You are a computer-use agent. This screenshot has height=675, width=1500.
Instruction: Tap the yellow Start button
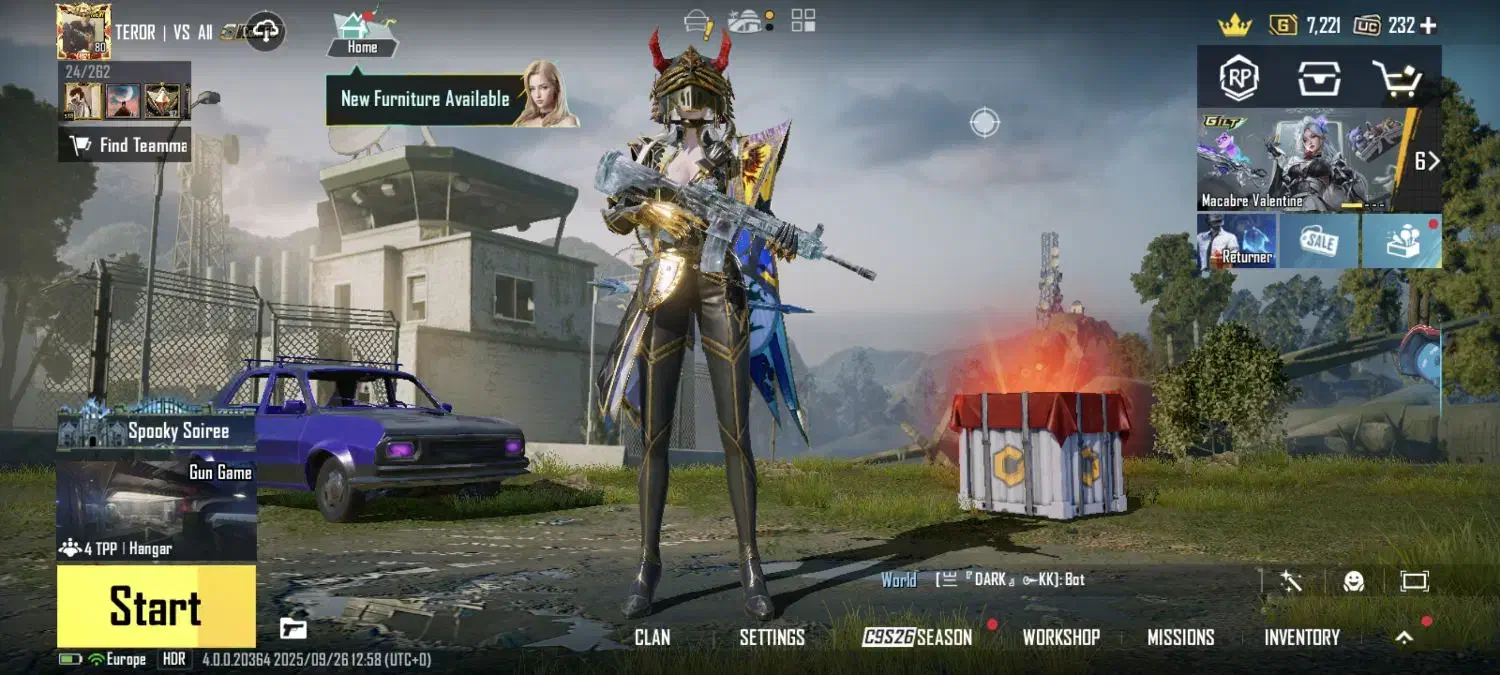[156, 606]
